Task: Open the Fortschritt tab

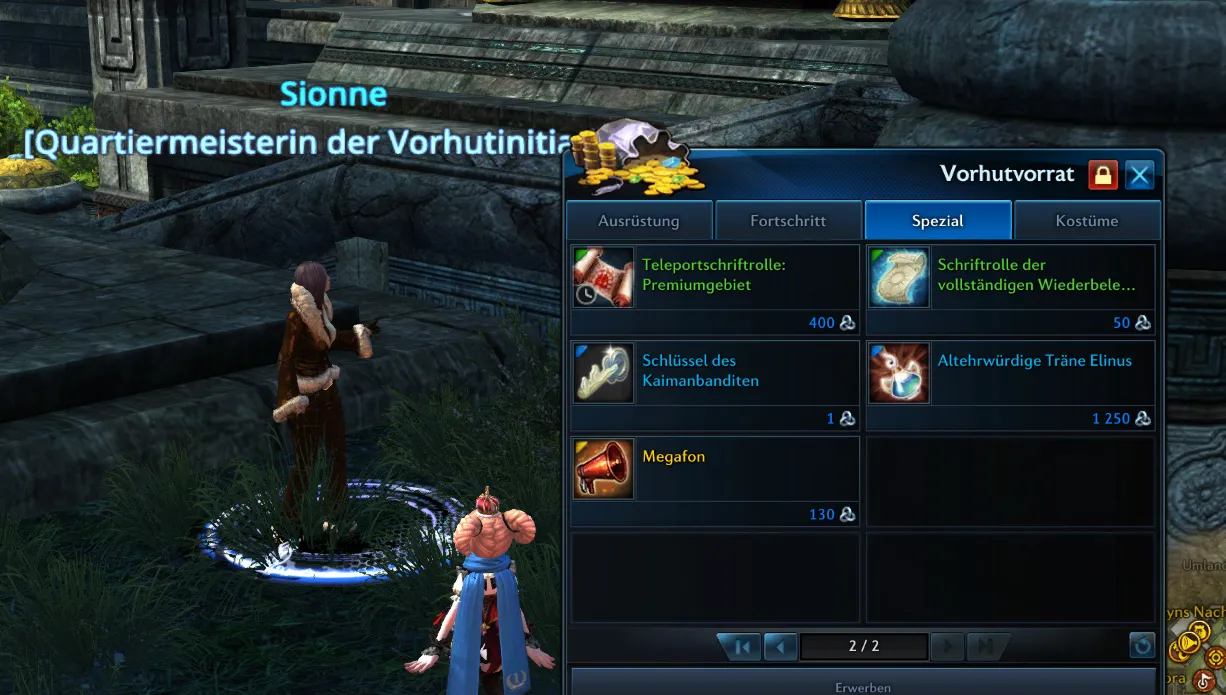Action: click(788, 221)
